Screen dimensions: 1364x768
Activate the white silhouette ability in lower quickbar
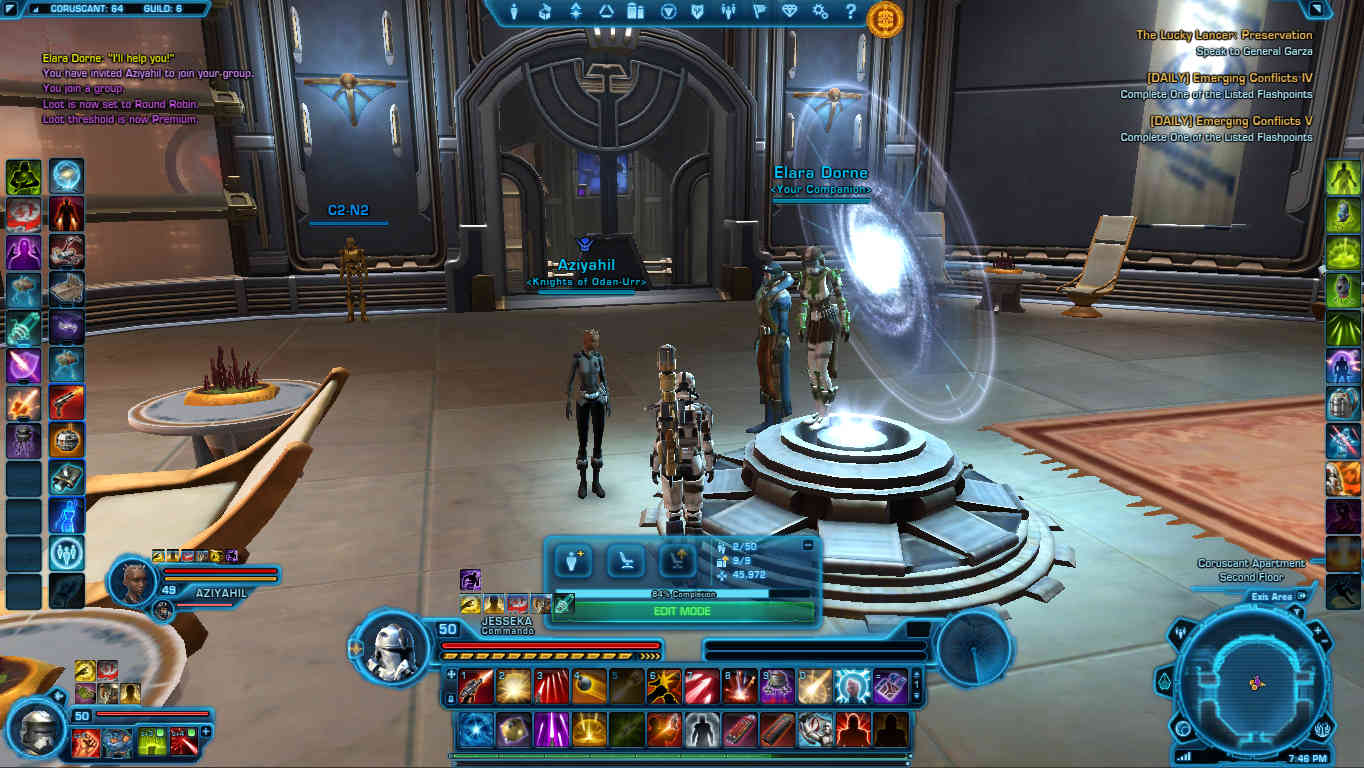[x=704, y=729]
